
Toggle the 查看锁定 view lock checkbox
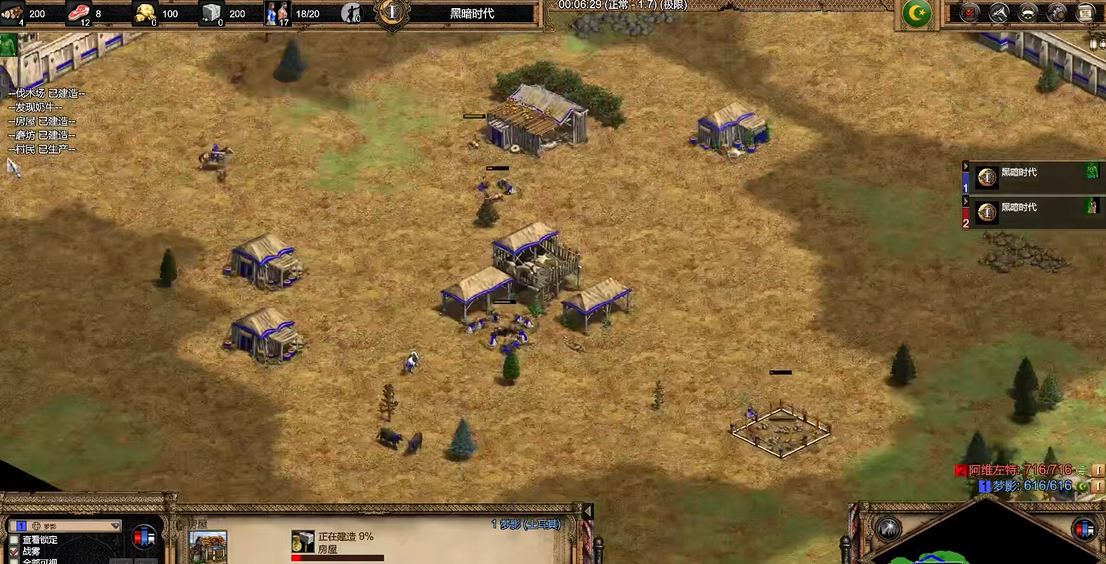(13, 539)
